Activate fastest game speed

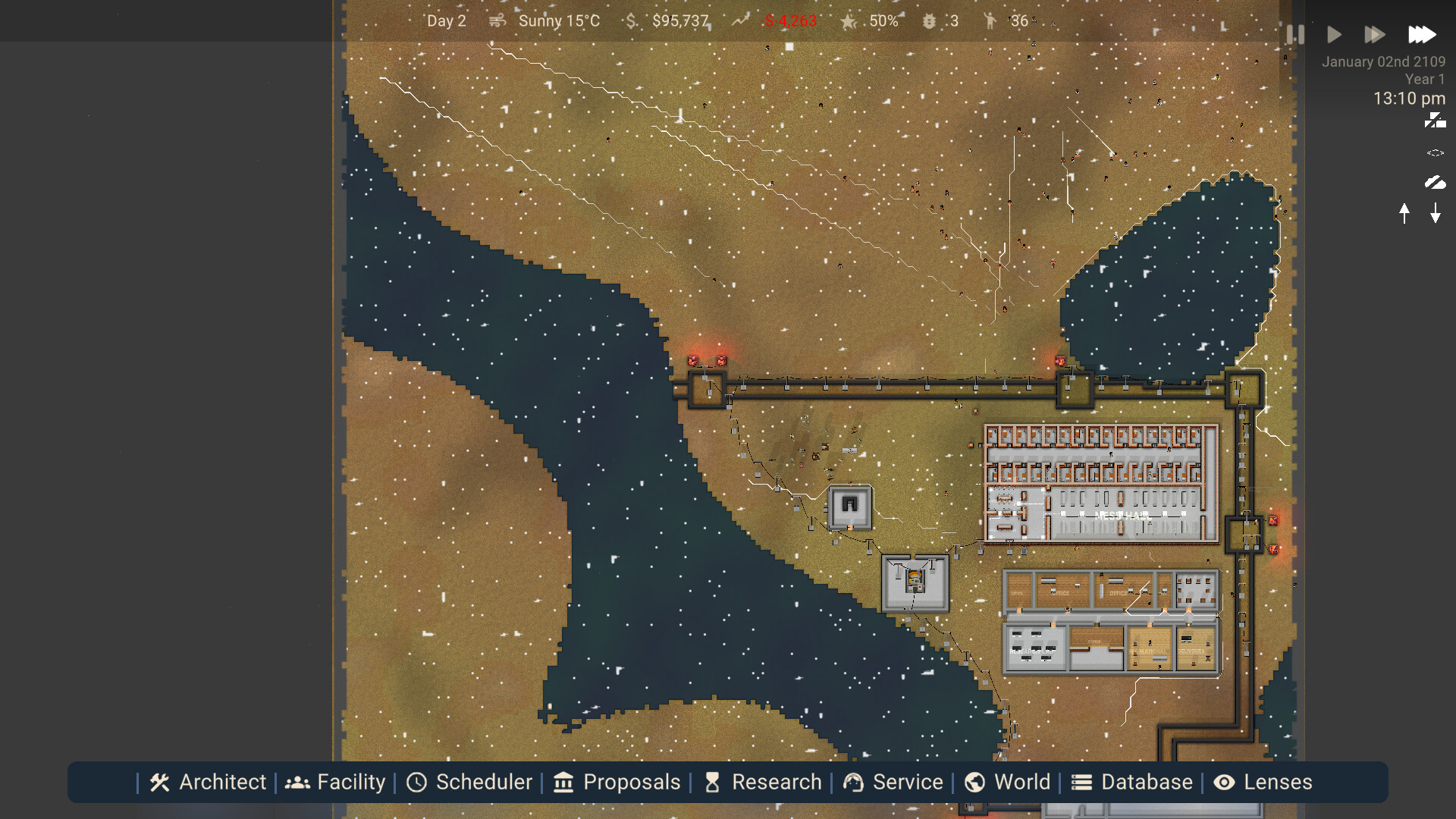(x=1421, y=34)
